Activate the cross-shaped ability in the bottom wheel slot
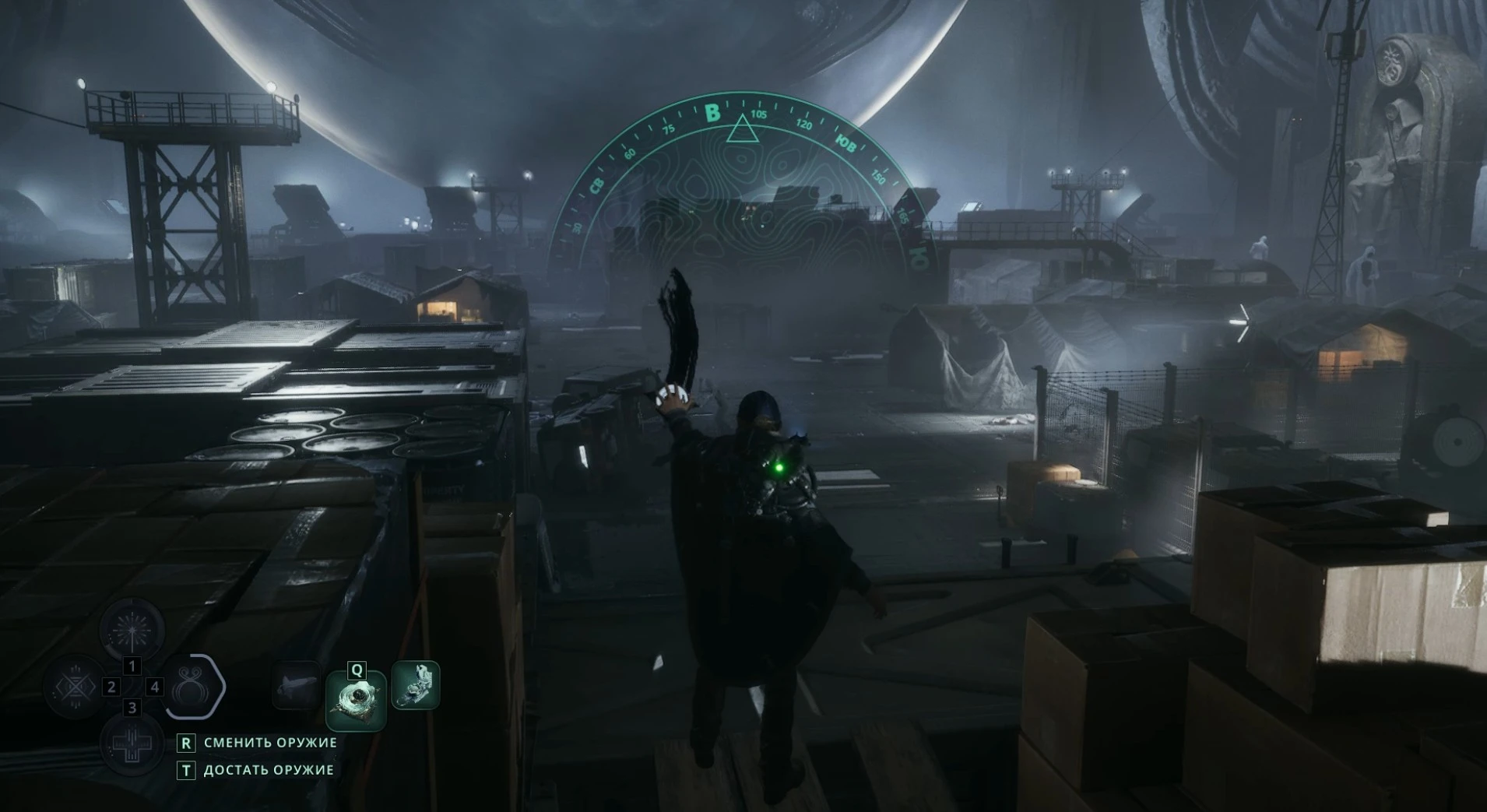Screen dimensions: 1487x812 (x=132, y=743)
